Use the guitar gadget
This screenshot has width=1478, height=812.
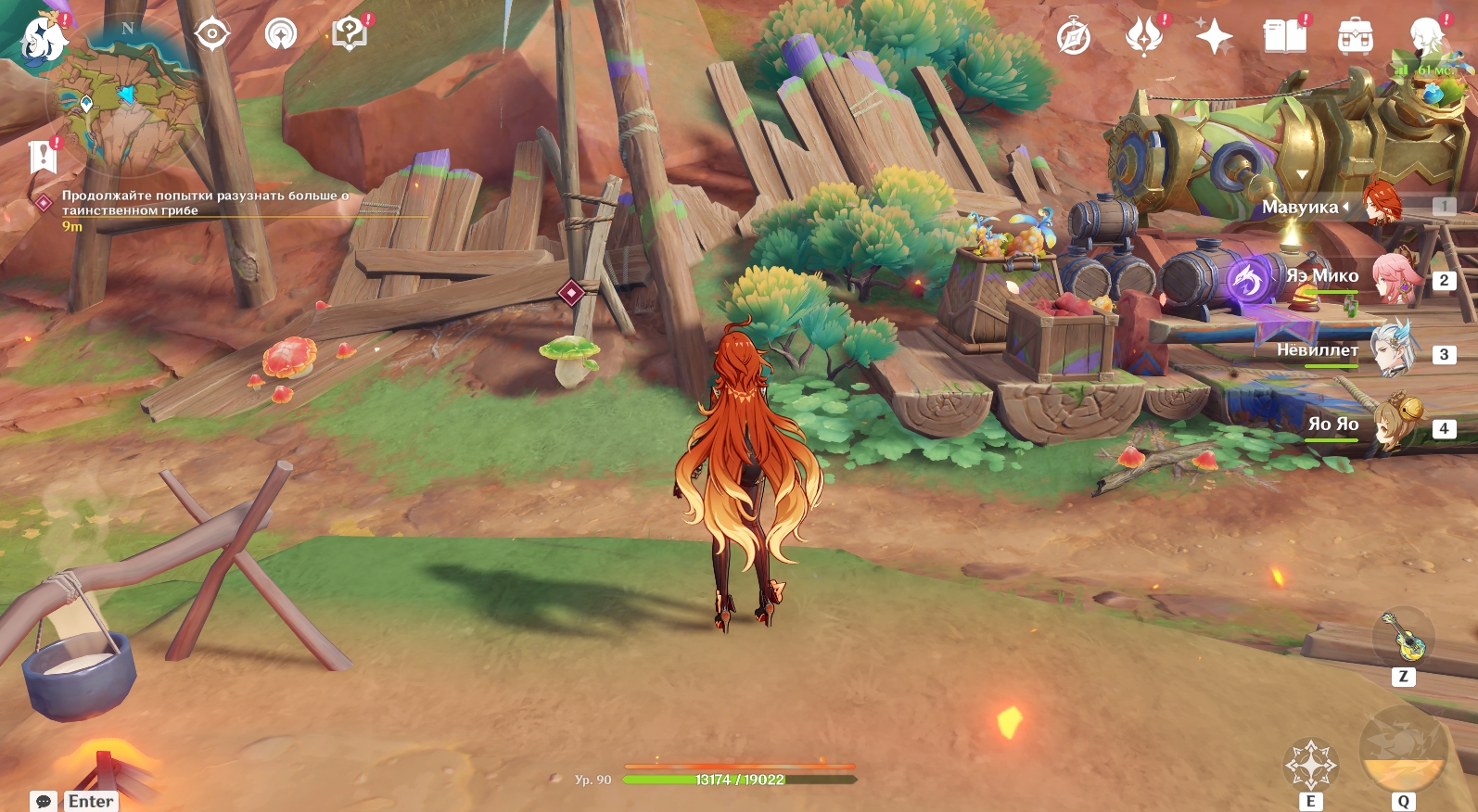coord(1403,637)
